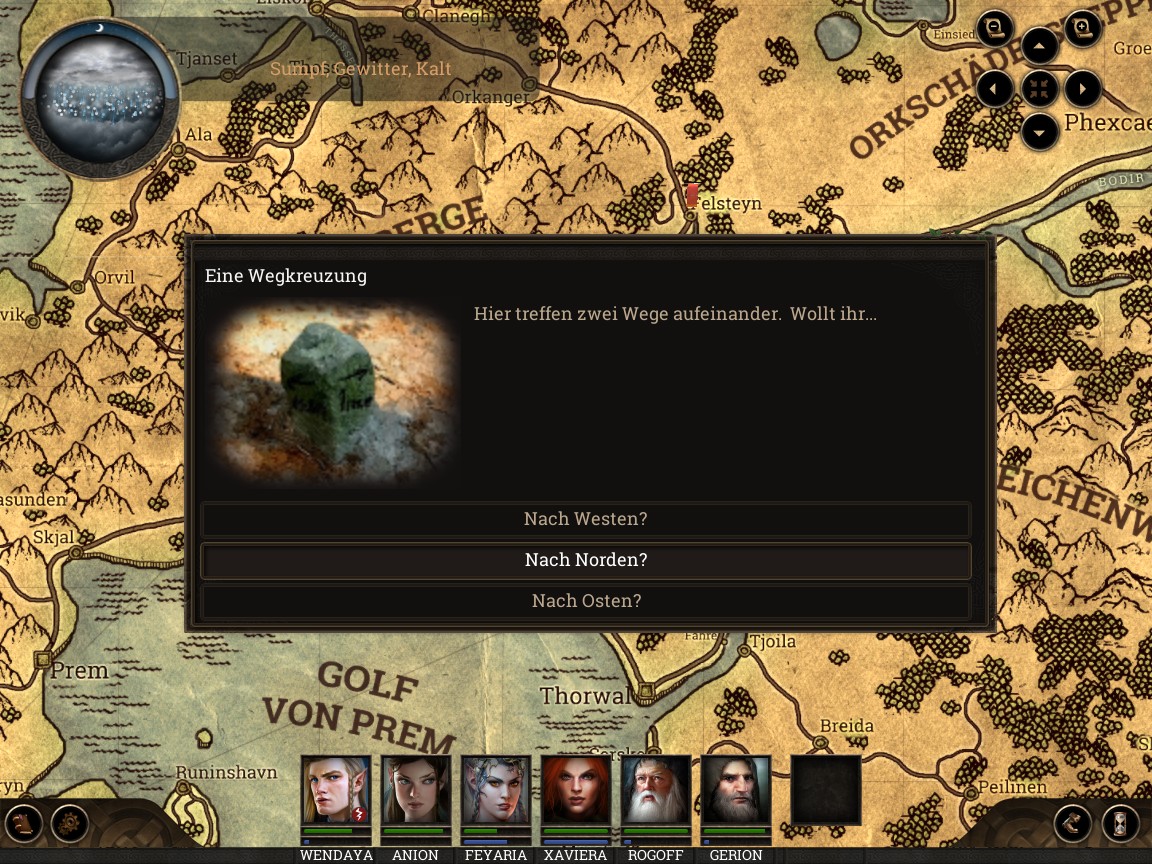Image resolution: width=1152 pixels, height=864 pixels.
Task: Choose the "Nach Westen?" option
Action: [585, 519]
